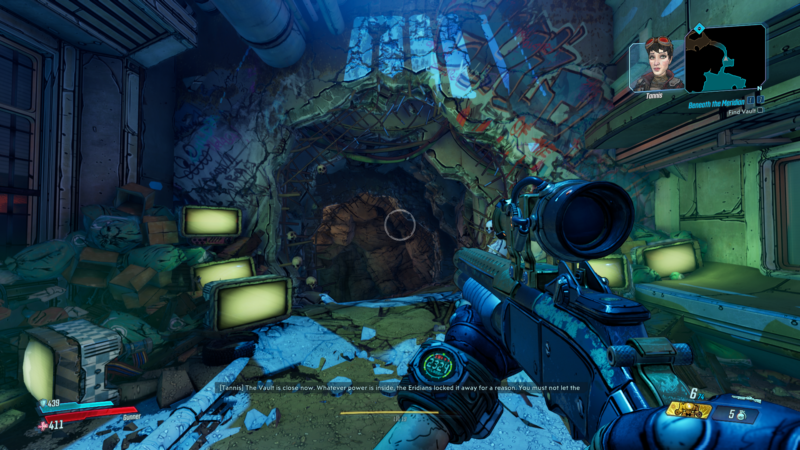Screen dimensions: 800x450
Task: Select the Tannis speaker portrait
Action: point(657,66)
